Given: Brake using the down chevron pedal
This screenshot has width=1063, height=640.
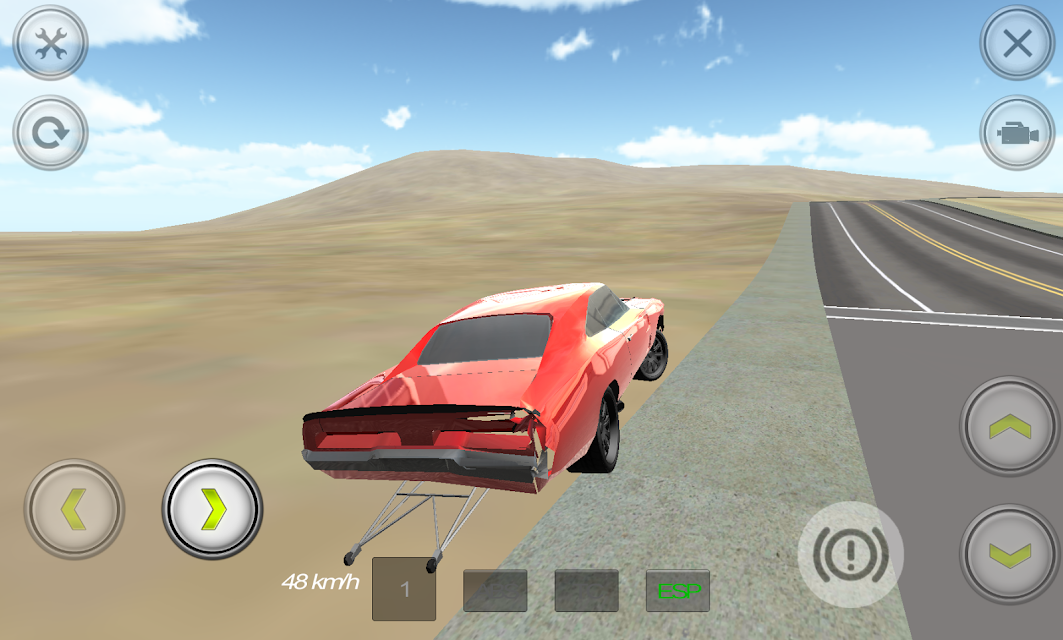Looking at the screenshot, I should click(x=1010, y=554).
